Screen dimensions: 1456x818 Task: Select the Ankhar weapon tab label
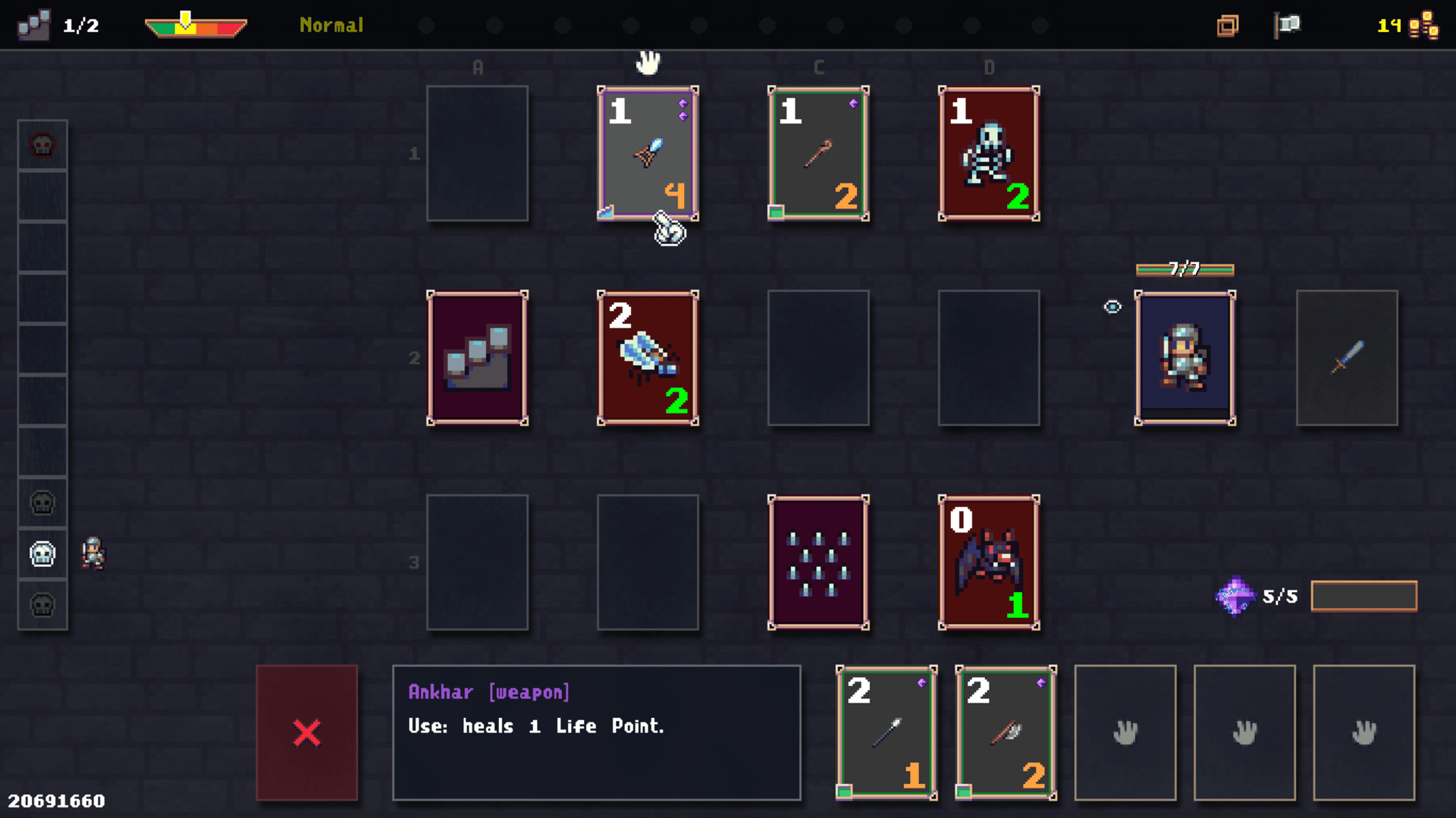[488, 691]
